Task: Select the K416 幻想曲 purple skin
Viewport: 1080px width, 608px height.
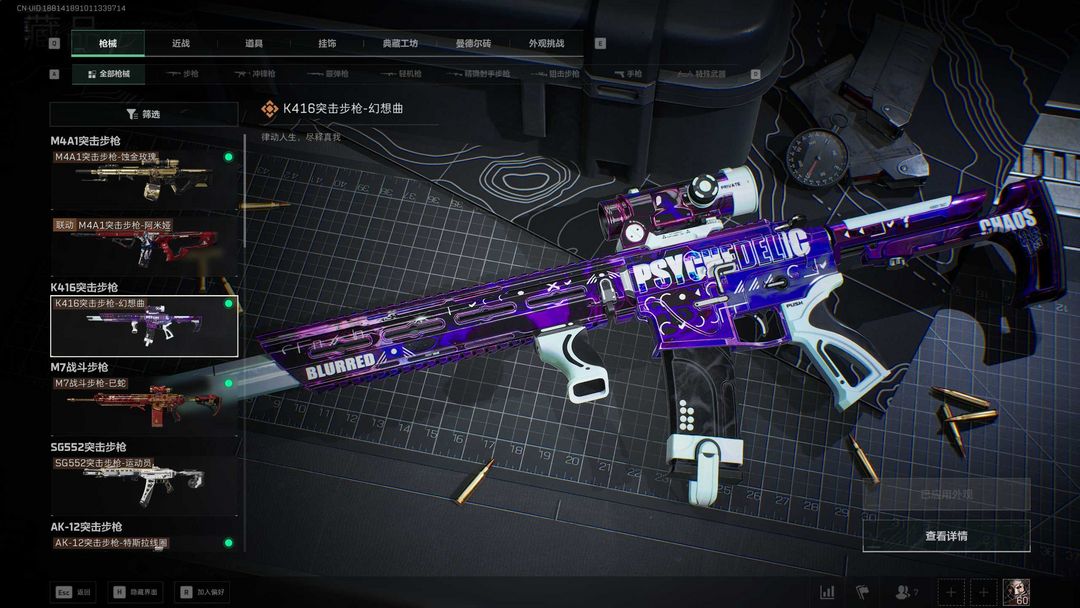Action: click(145, 326)
